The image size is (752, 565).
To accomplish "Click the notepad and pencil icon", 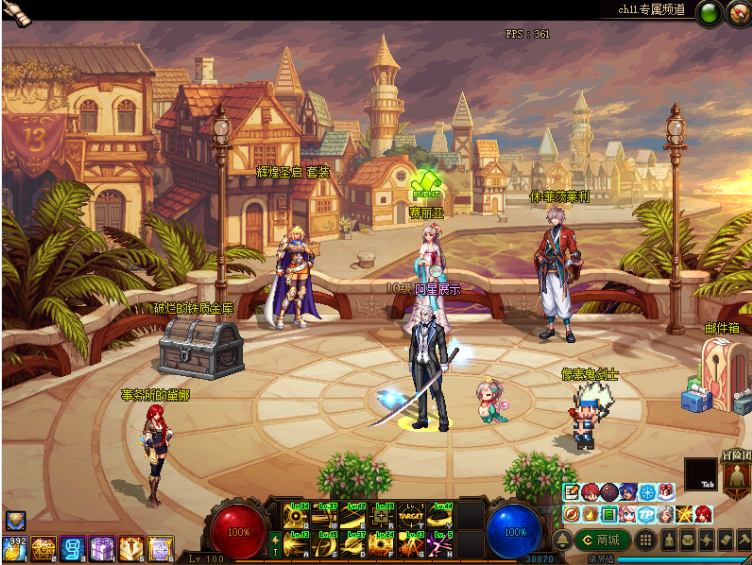I will pyautogui.click(x=571, y=492).
